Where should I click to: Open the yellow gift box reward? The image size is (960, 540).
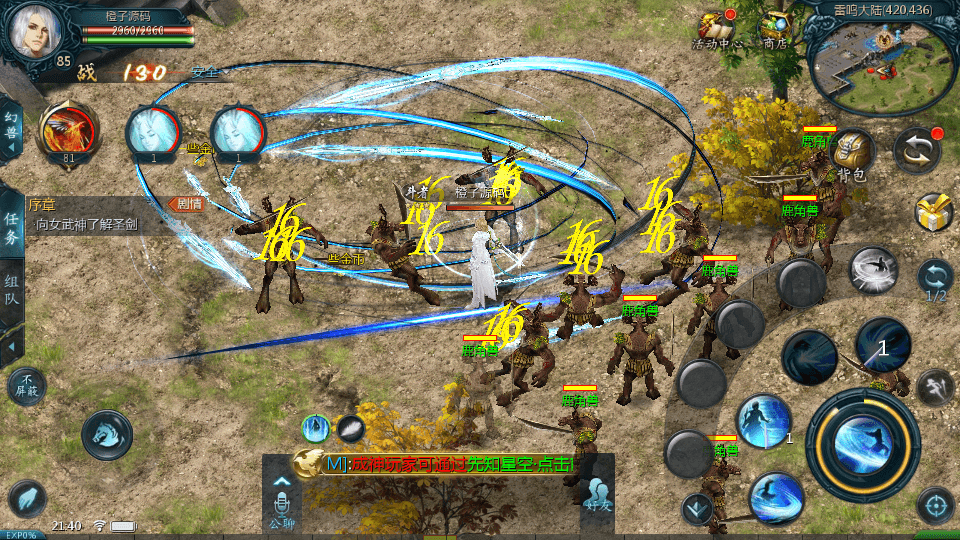(933, 212)
